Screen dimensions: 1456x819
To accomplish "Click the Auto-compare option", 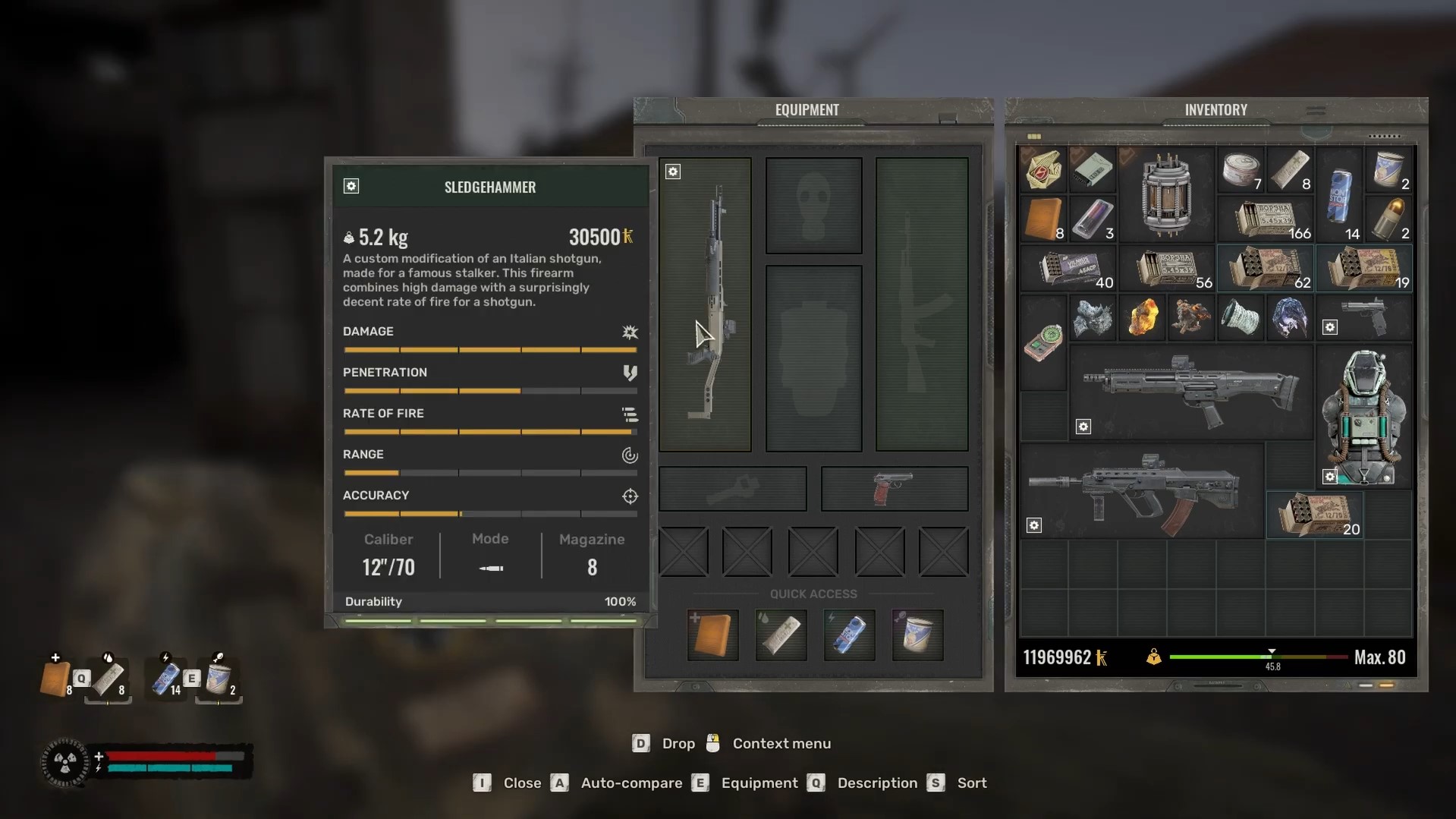I will point(631,783).
